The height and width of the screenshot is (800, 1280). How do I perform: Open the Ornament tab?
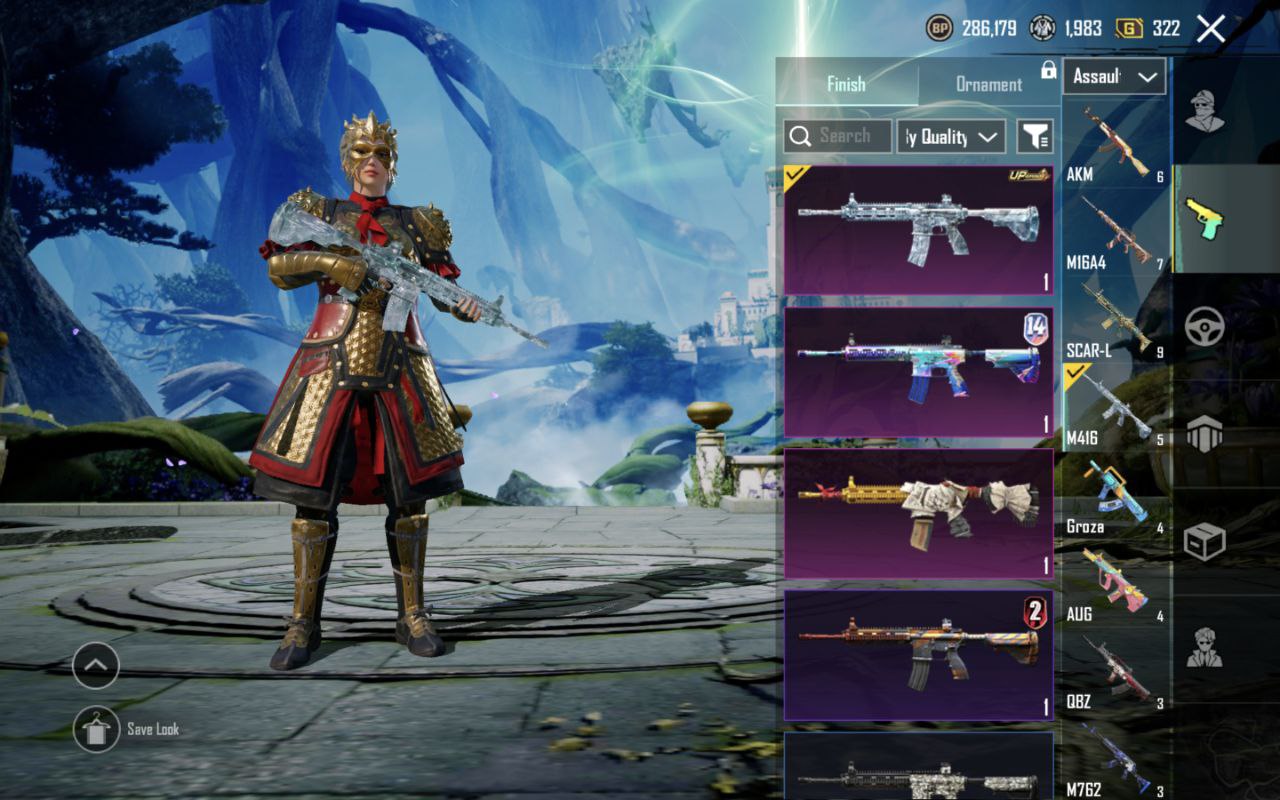point(988,84)
